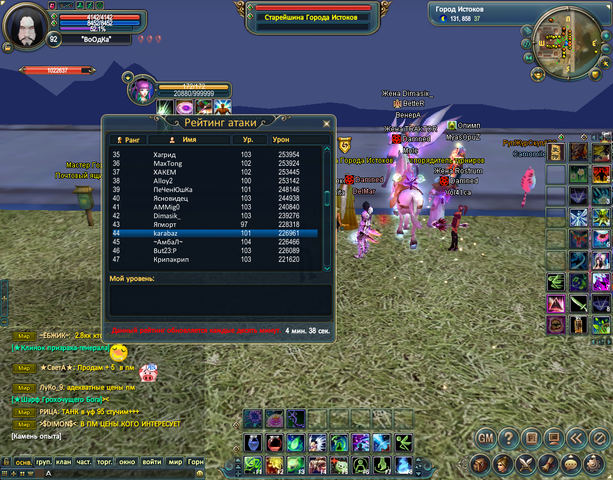Switch to the торг. chat tab
Screen dimensions: 613x480
(106, 463)
